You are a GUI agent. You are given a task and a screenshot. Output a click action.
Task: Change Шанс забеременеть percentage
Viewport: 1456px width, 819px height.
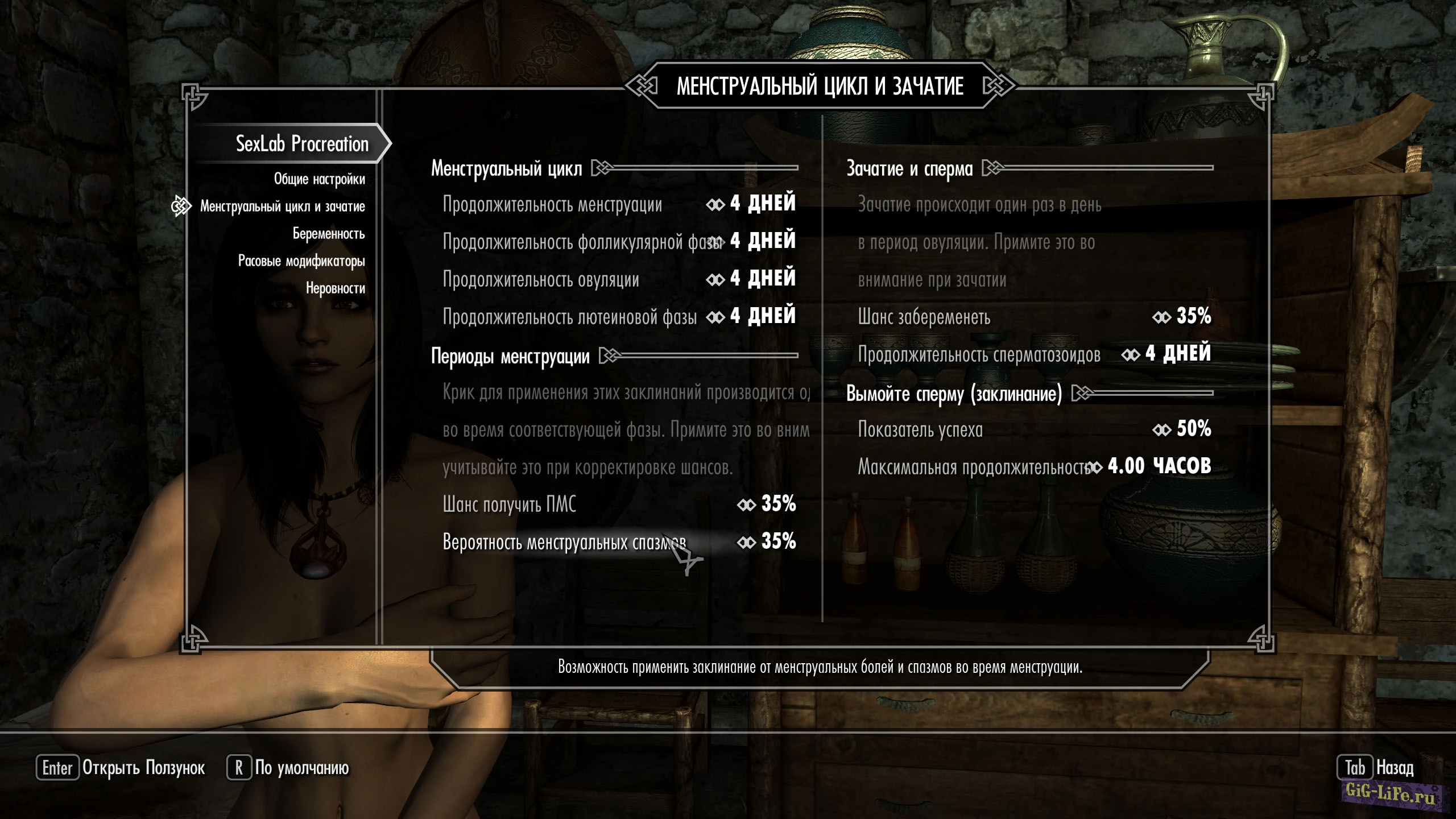coord(1034,317)
